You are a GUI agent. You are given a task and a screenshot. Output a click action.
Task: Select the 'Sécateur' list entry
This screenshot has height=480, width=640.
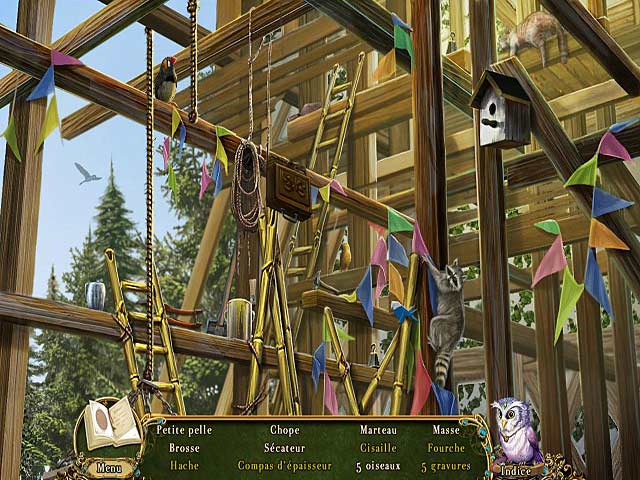point(285,448)
